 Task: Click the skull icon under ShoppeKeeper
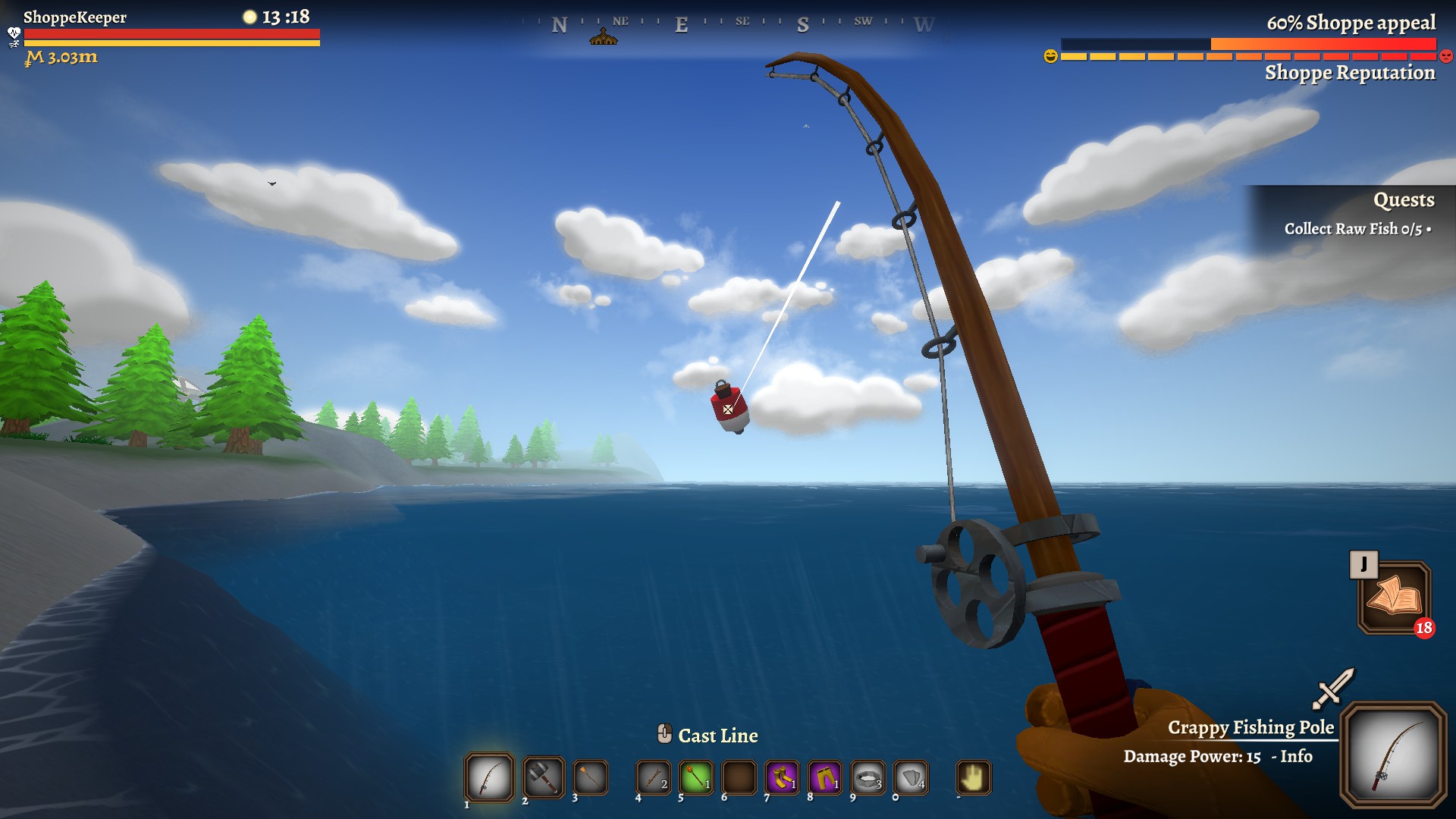coord(13,33)
